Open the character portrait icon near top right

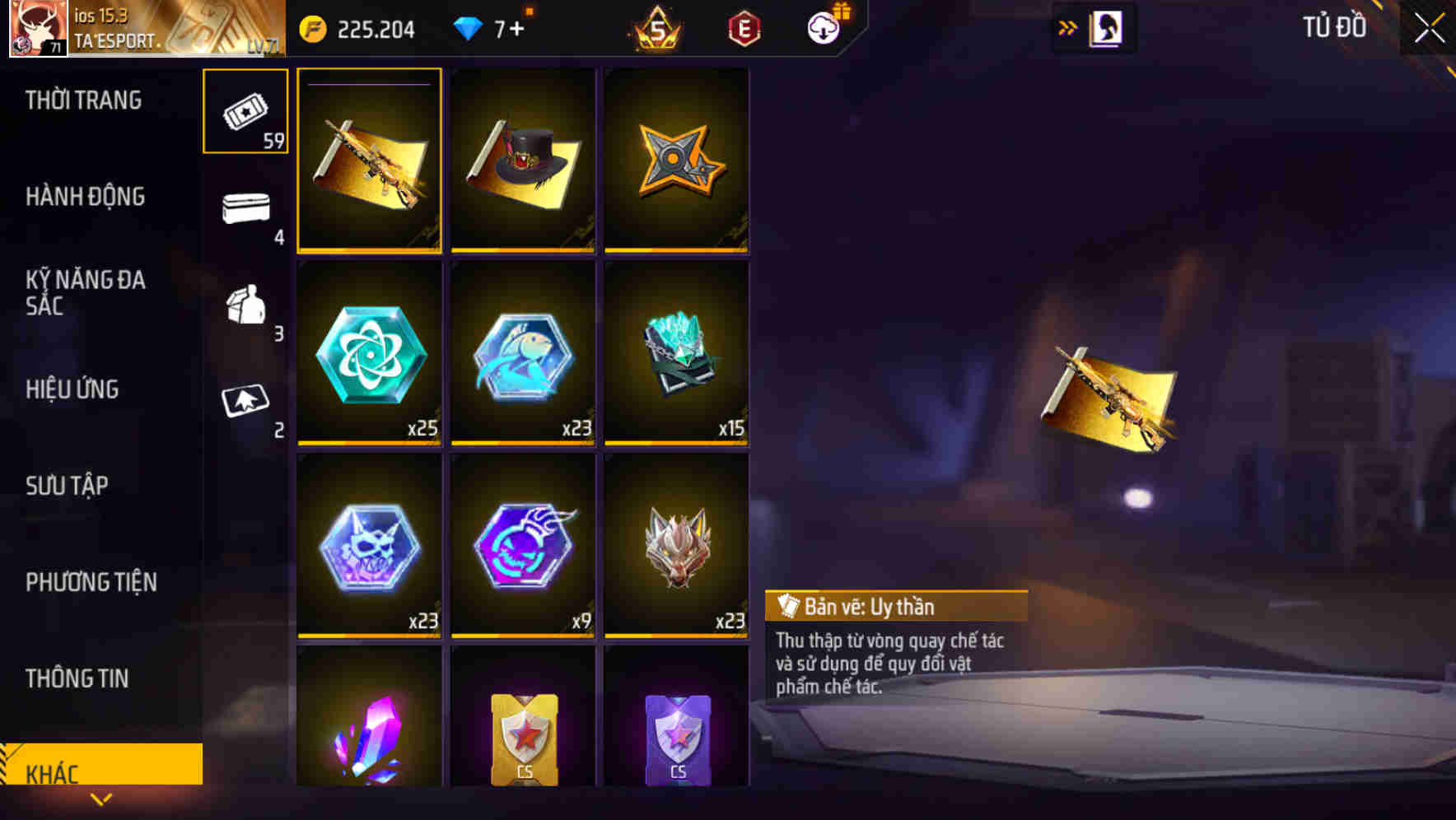[1107, 27]
